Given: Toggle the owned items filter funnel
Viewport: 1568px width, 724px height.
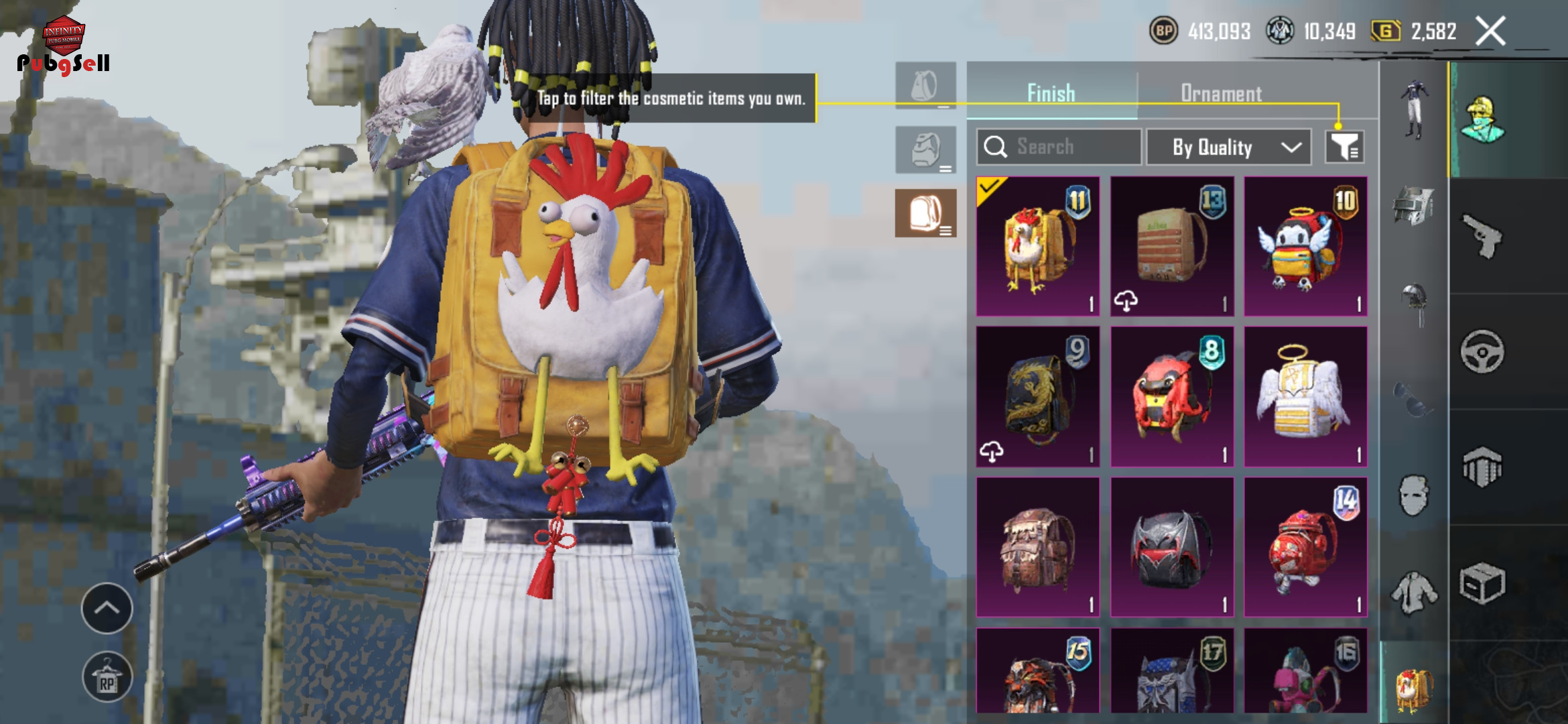Looking at the screenshot, I should coord(1344,147).
